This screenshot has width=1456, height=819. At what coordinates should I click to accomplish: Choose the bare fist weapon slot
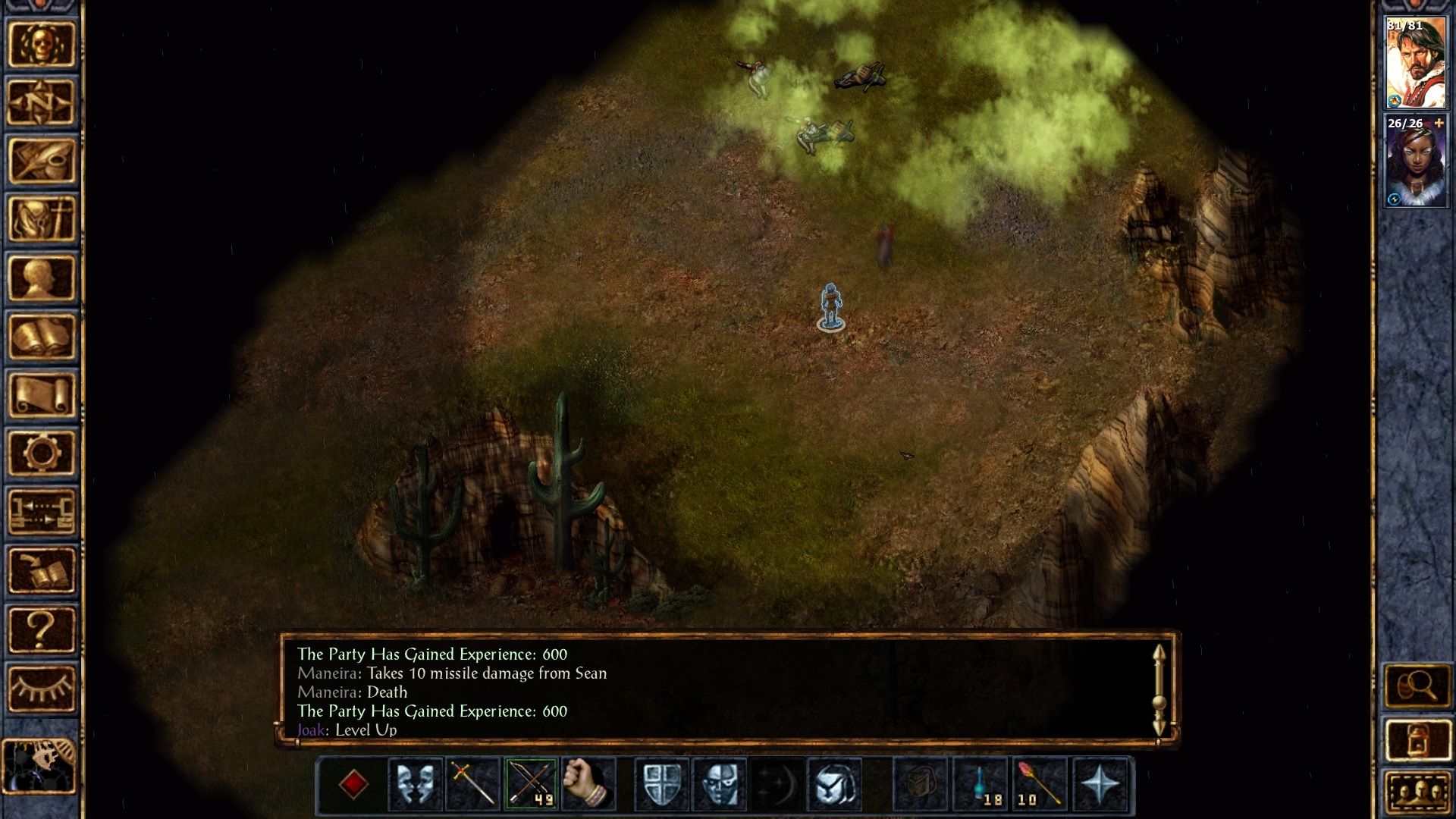tap(588, 783)
